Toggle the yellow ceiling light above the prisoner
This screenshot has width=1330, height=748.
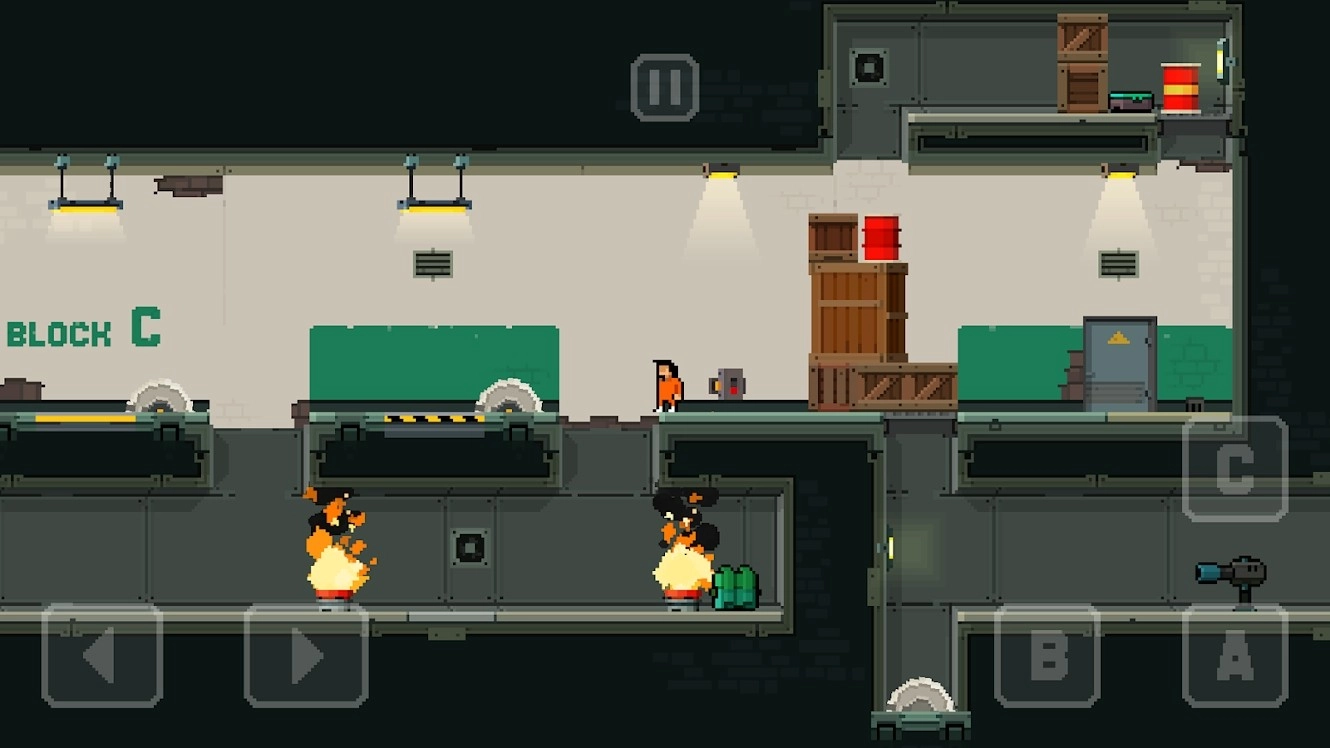pos(722,170)
